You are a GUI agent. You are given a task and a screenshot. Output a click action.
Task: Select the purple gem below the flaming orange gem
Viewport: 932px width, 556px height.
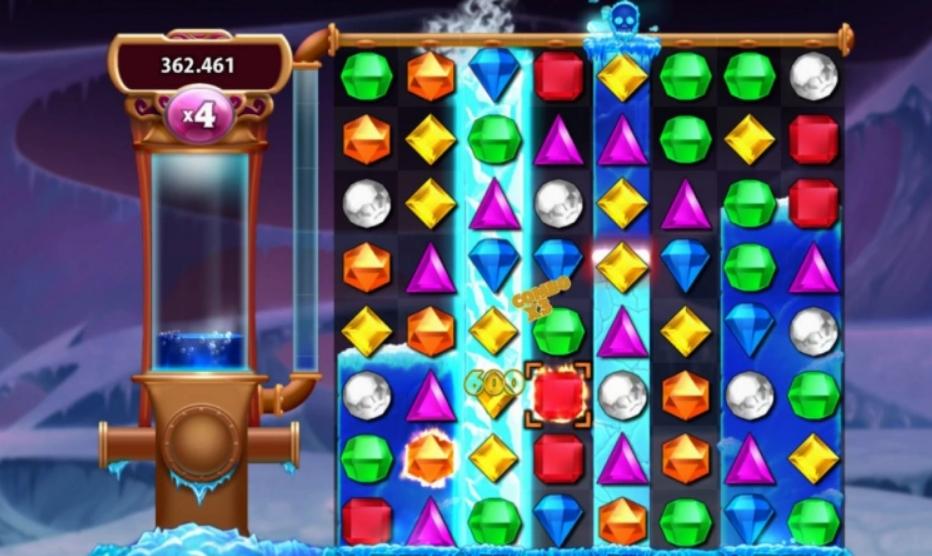pos(431,521)
